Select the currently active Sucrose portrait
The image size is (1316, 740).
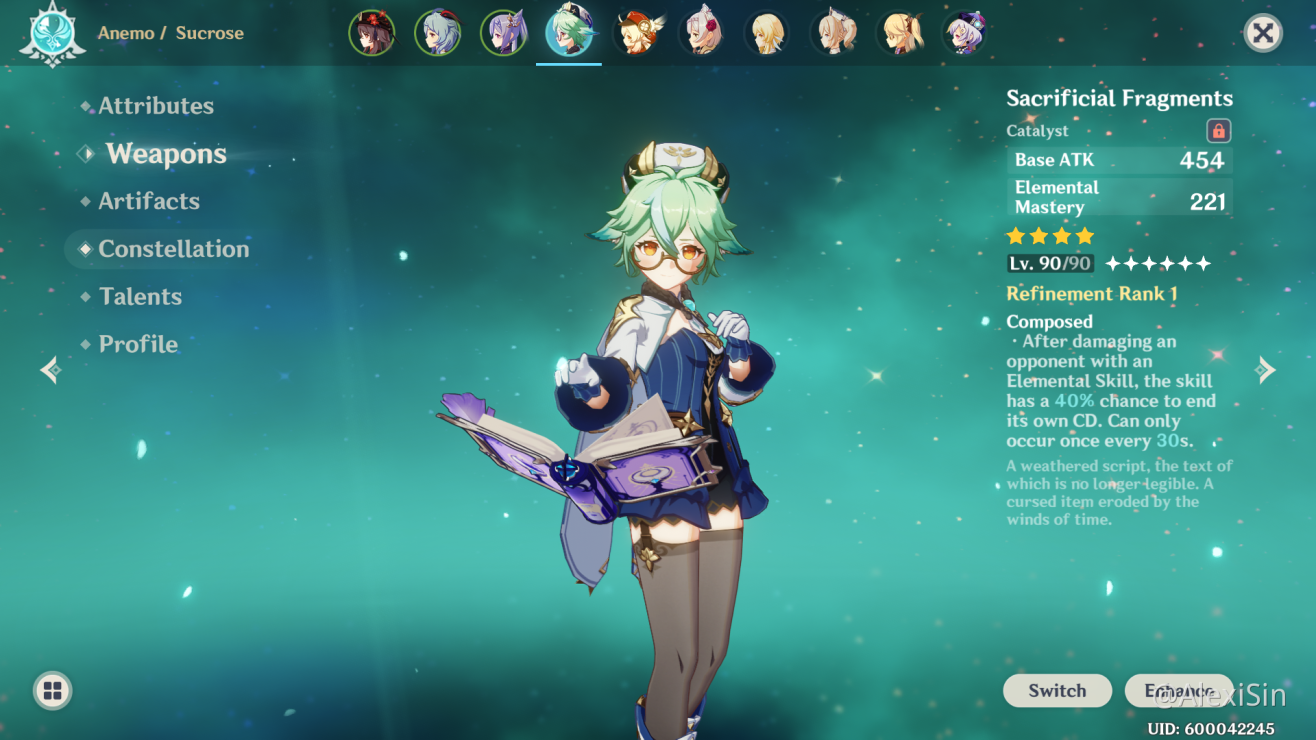pyautogui.click(x=569, y=32)
